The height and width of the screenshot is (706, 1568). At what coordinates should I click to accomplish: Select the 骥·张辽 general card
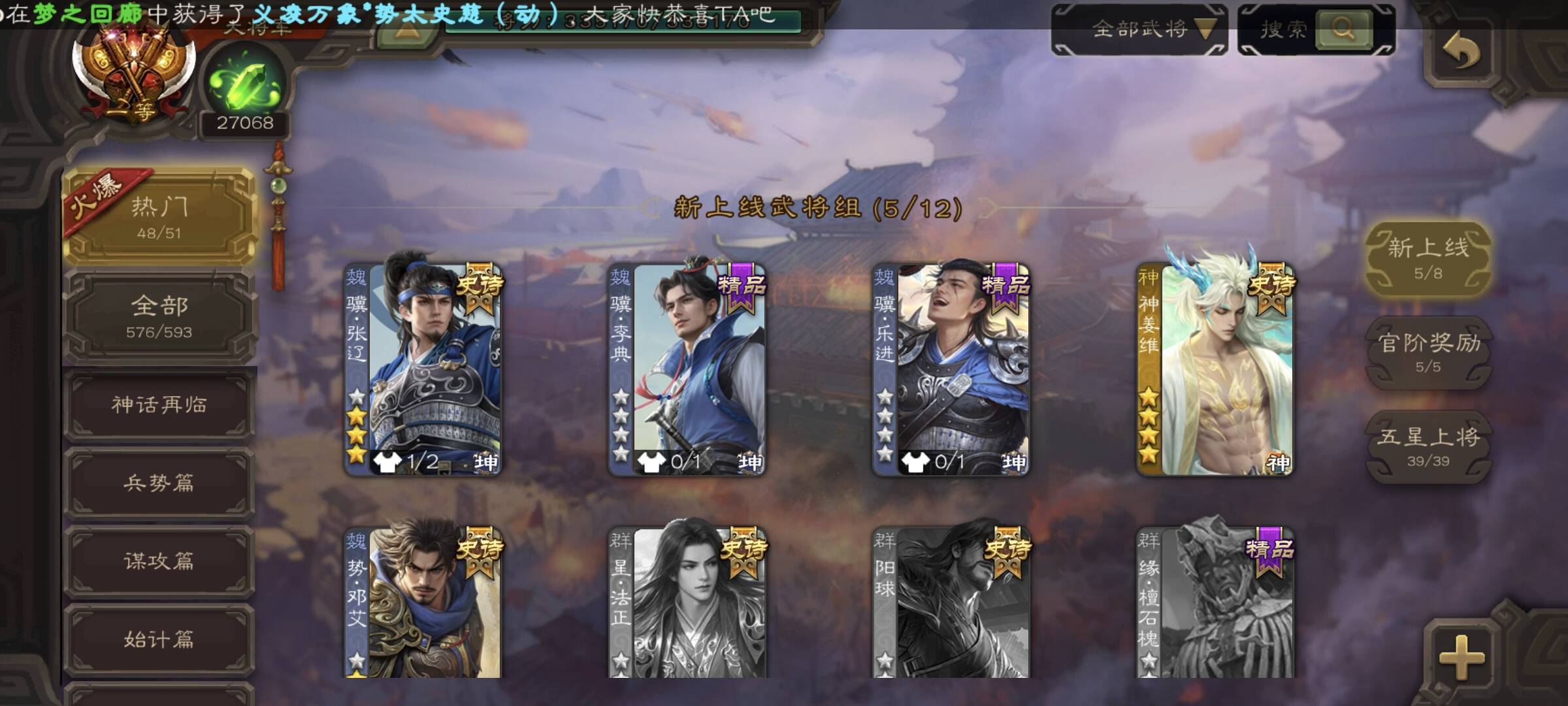423,369
